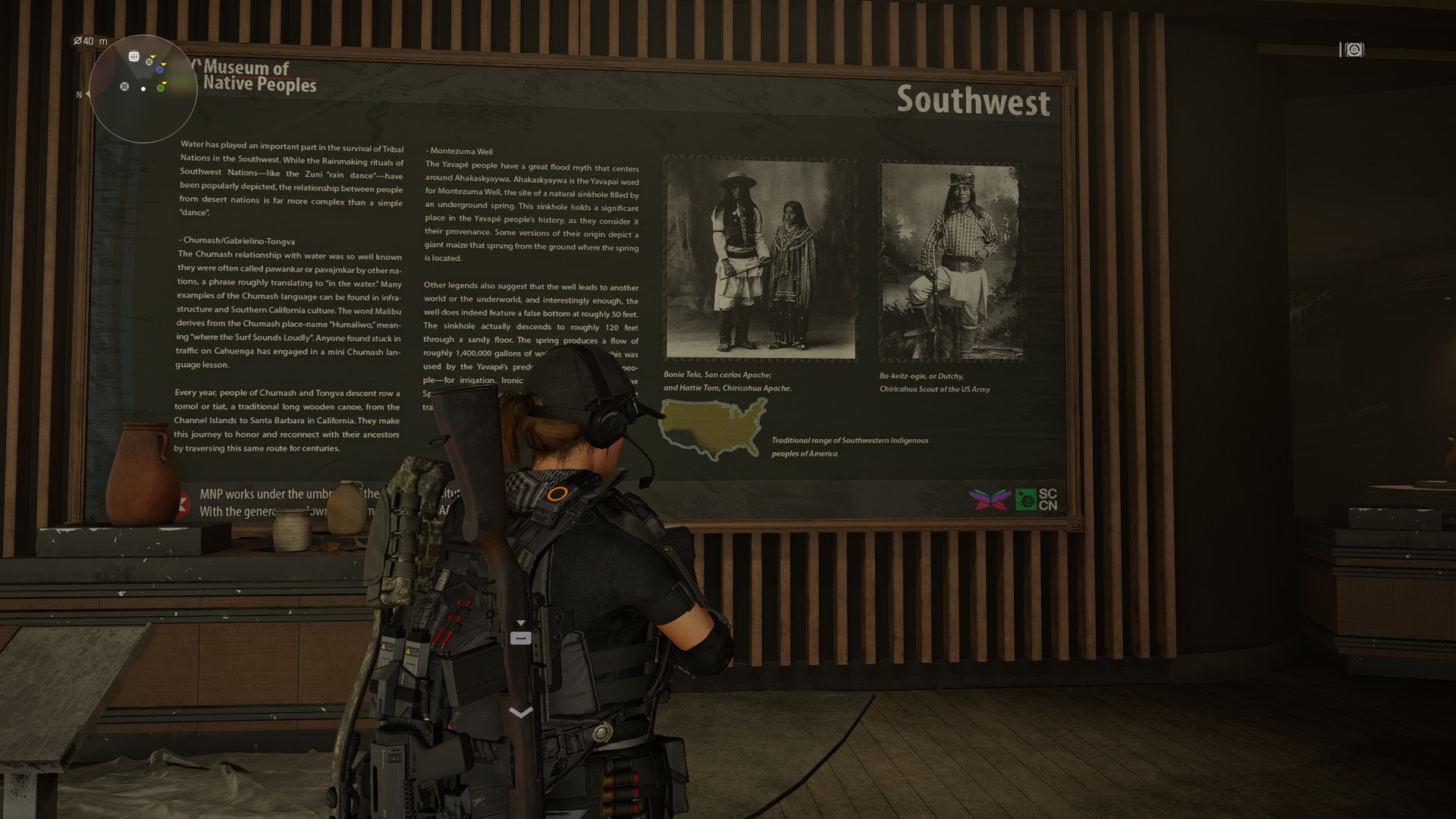Click the blue ally marker on the minimap
The image size is (1456, 819).
[x=160, y=70]
